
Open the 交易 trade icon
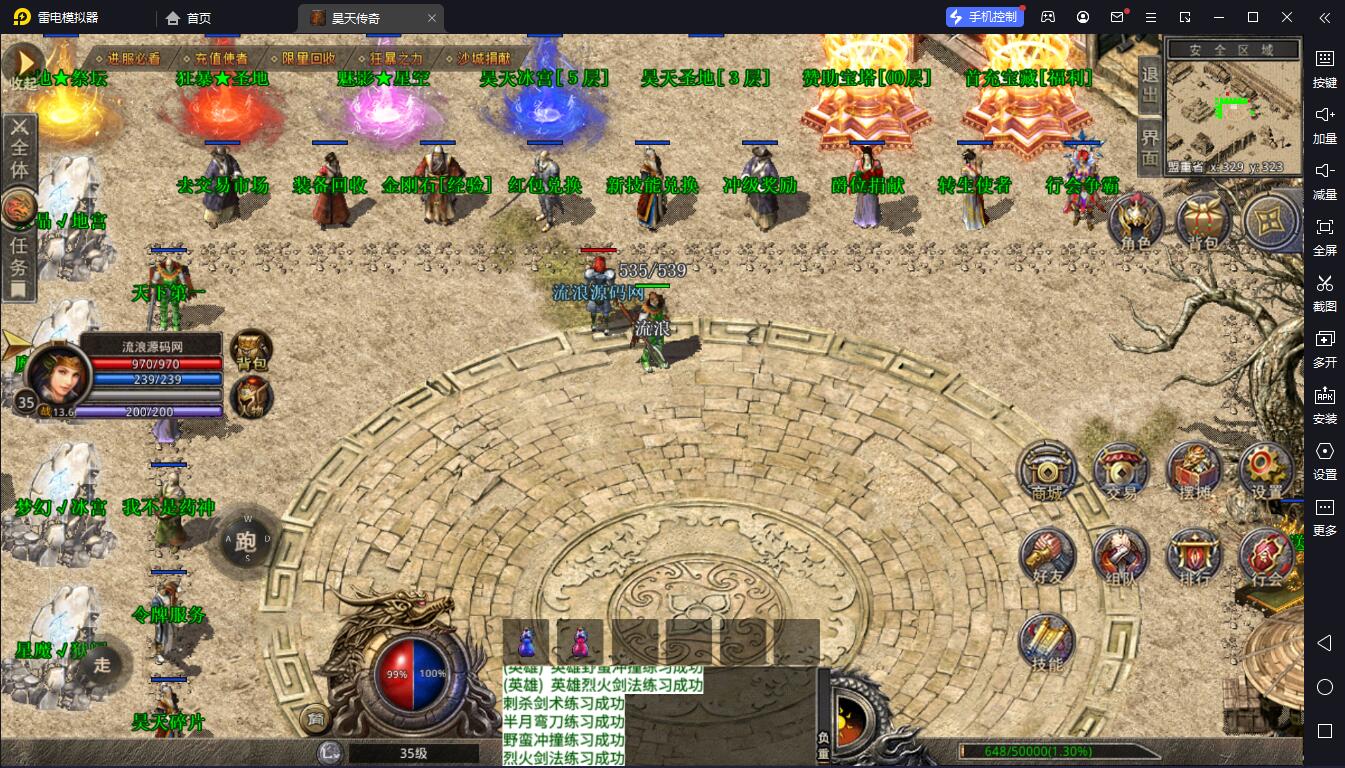pyautogui.click(x=1121, y=470)
